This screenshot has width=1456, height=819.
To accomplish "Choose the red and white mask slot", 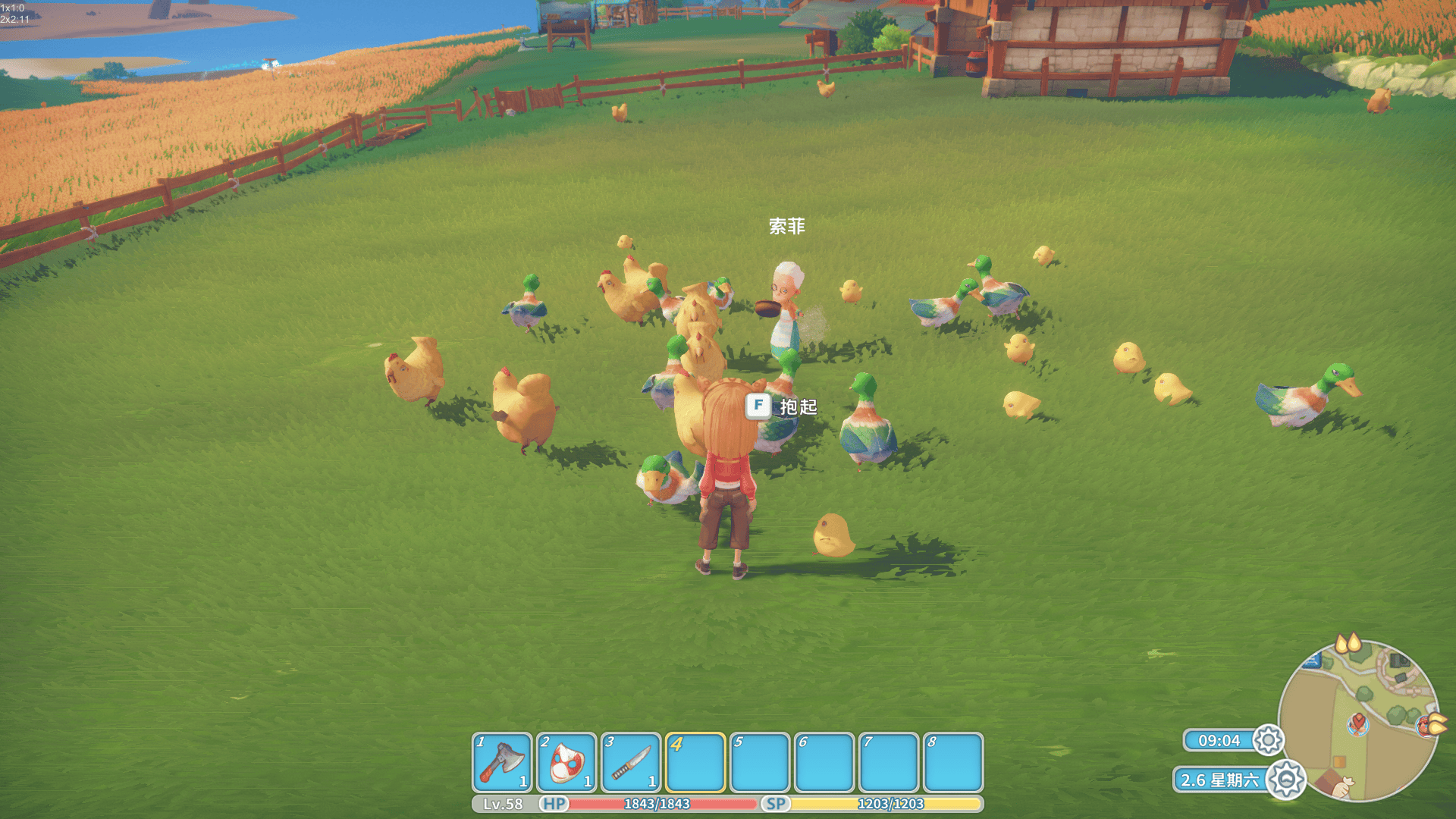I will tap(566, 761).
